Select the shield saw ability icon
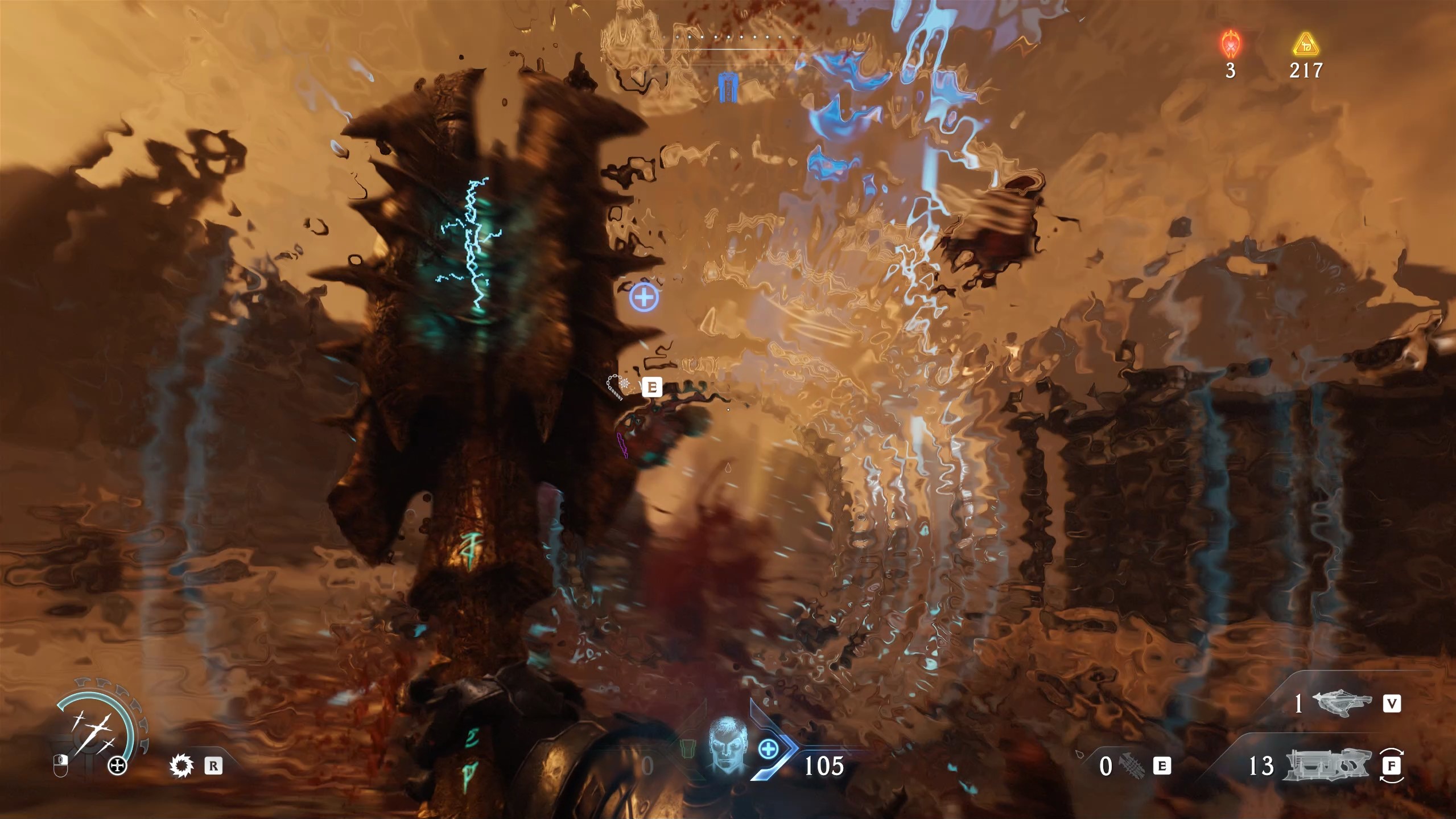The image size is (1456, 819). tap(182, 766)
